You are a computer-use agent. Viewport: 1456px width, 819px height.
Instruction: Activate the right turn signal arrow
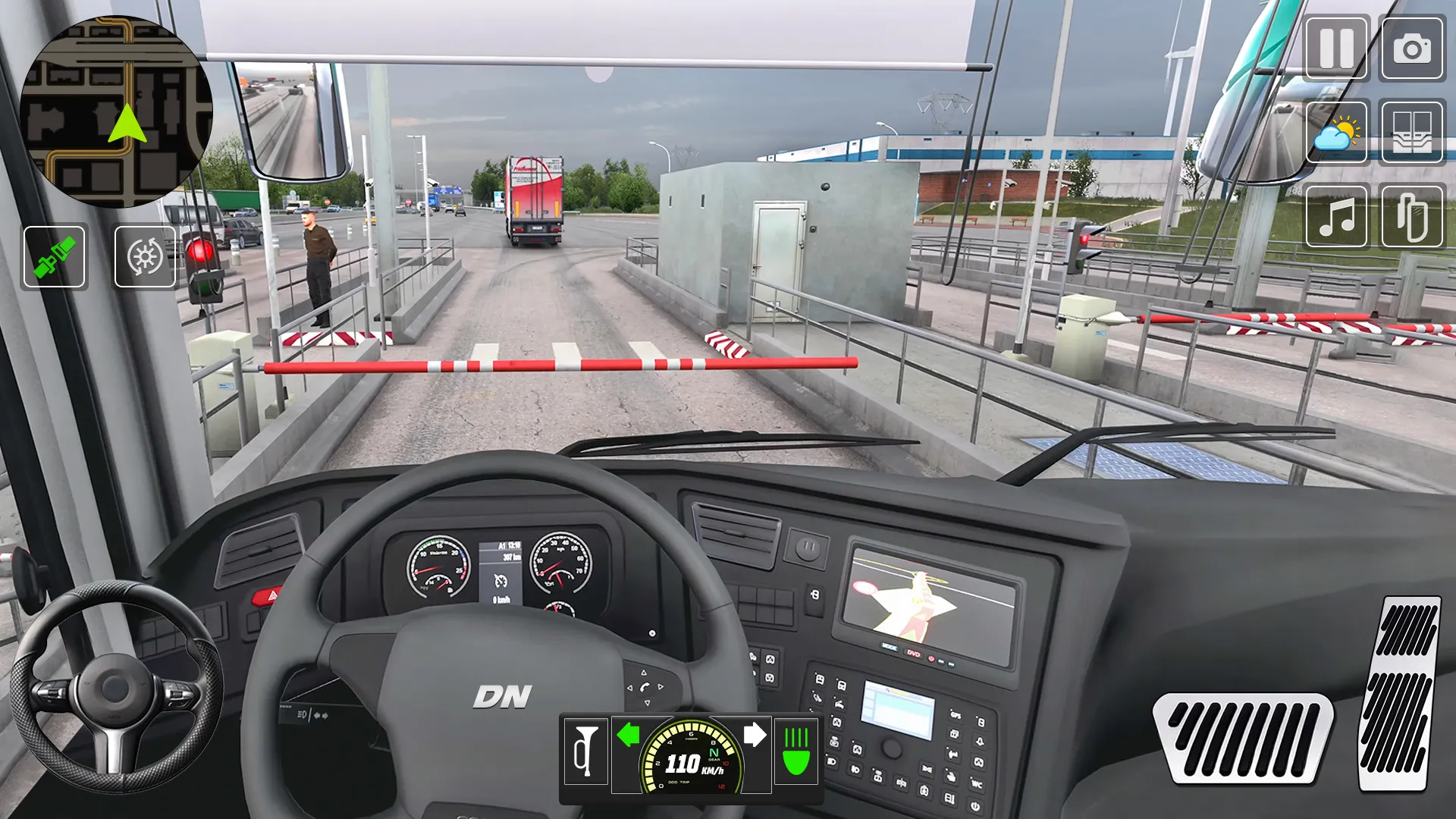click(755, 735)
